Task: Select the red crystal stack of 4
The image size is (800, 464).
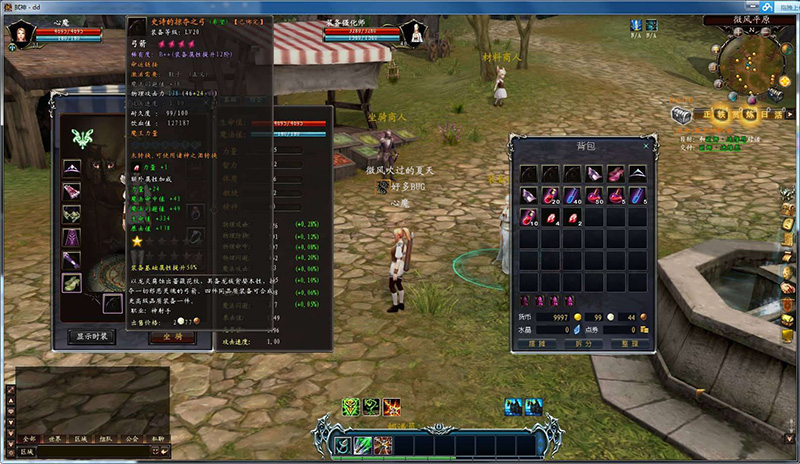Action: point(549,216)
